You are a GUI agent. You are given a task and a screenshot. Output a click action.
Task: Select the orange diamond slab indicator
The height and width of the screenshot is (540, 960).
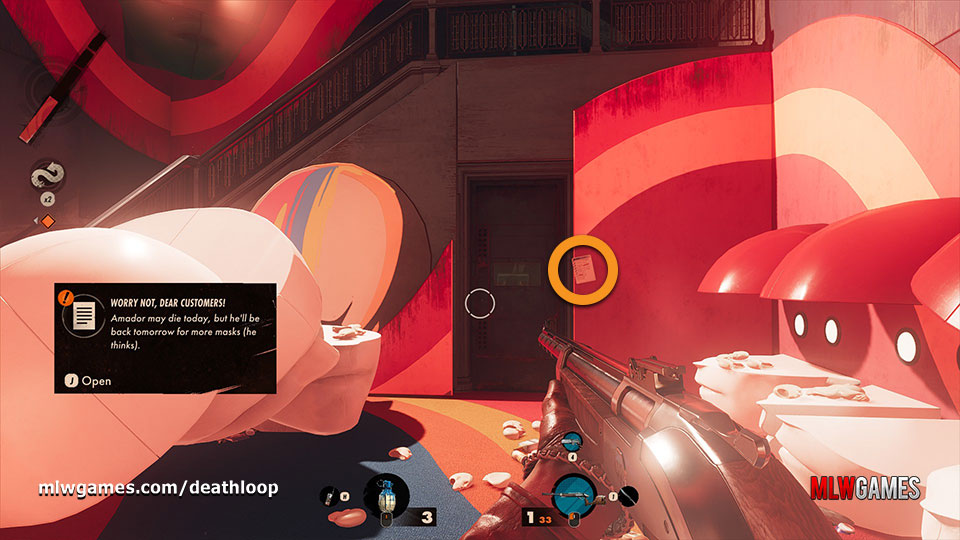click(46, 220)
